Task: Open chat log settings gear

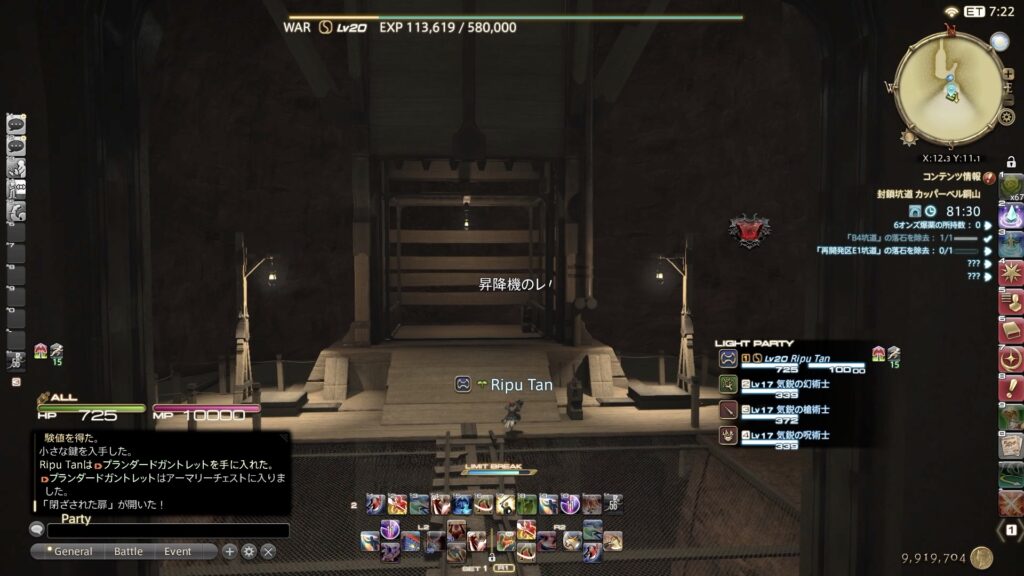Action: pyautogui.click(x=249, y=551)
